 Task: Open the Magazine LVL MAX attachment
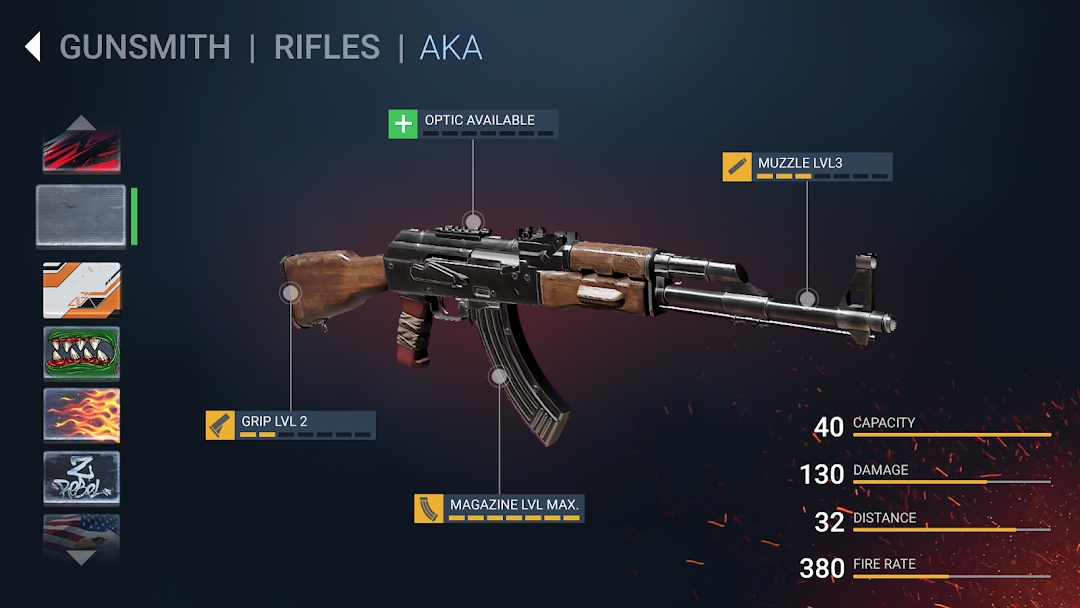point(499,508)
